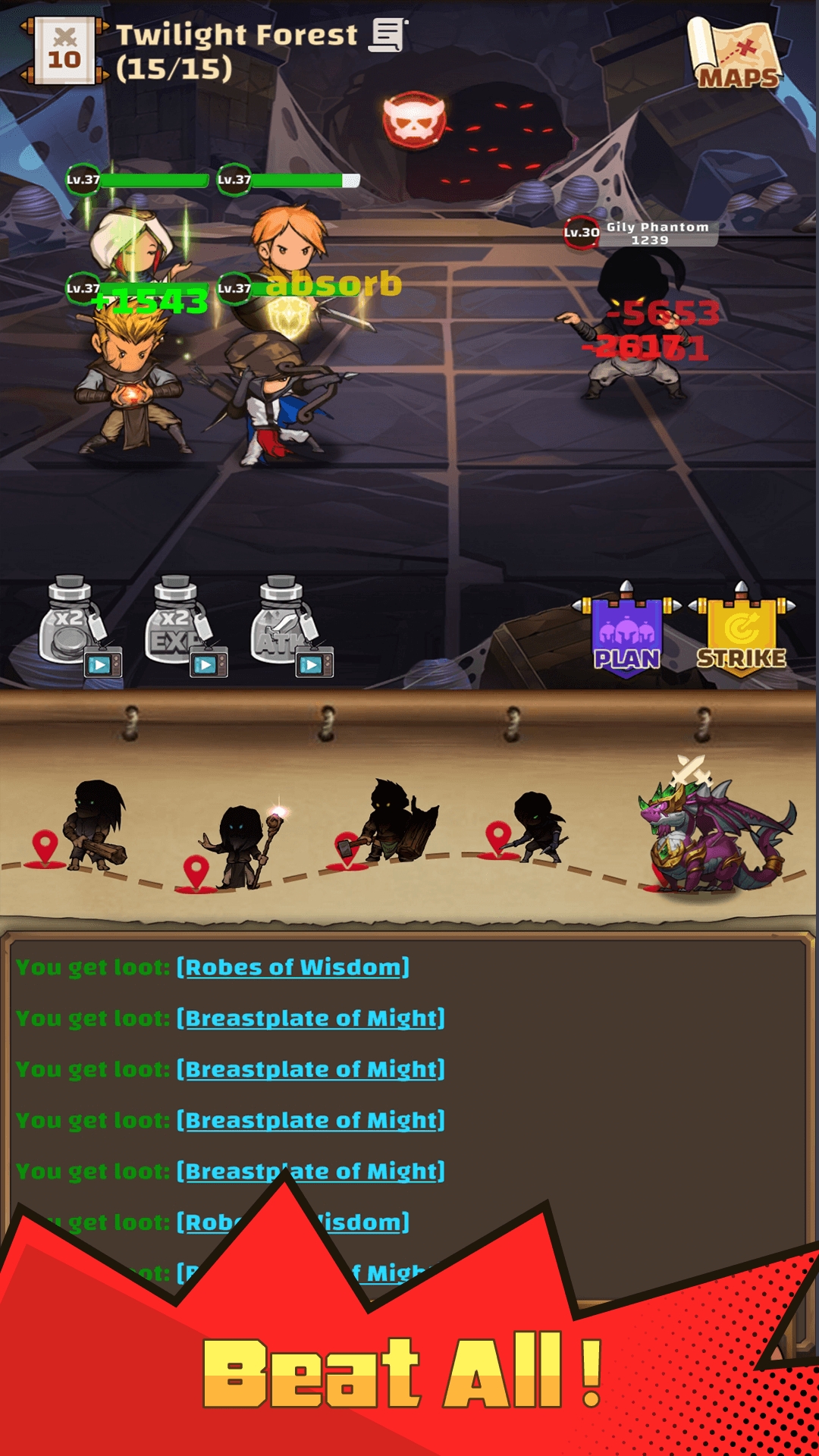Open the battle log scroll icon

click(388, 36)
